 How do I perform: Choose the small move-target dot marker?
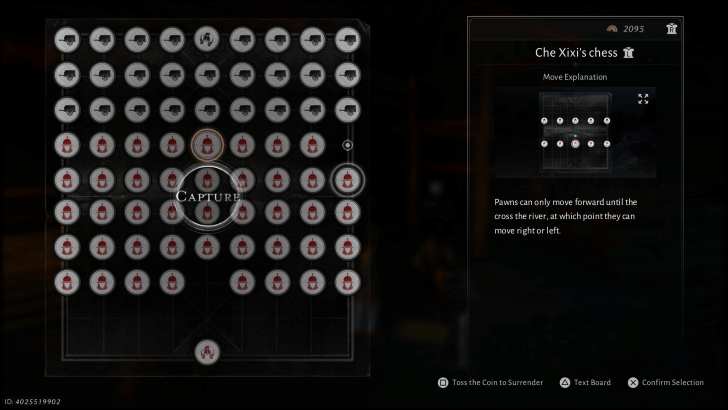click(x=347, y=145)
